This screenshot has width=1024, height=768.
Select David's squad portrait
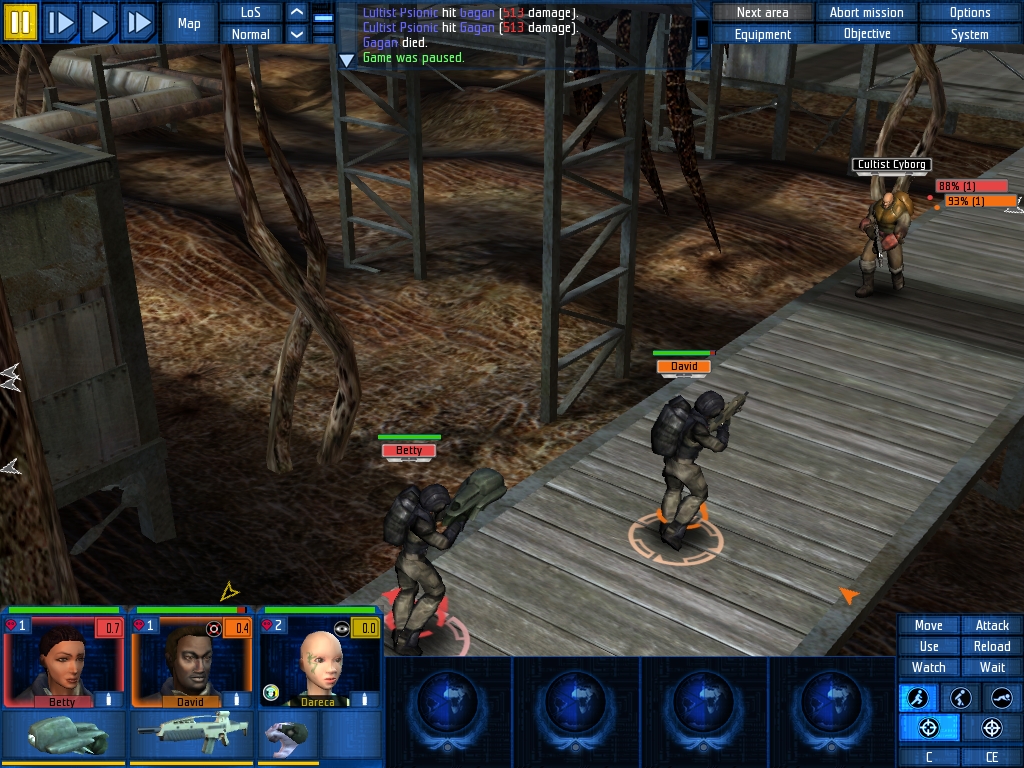pyautogui.click(x=190, y=662)
